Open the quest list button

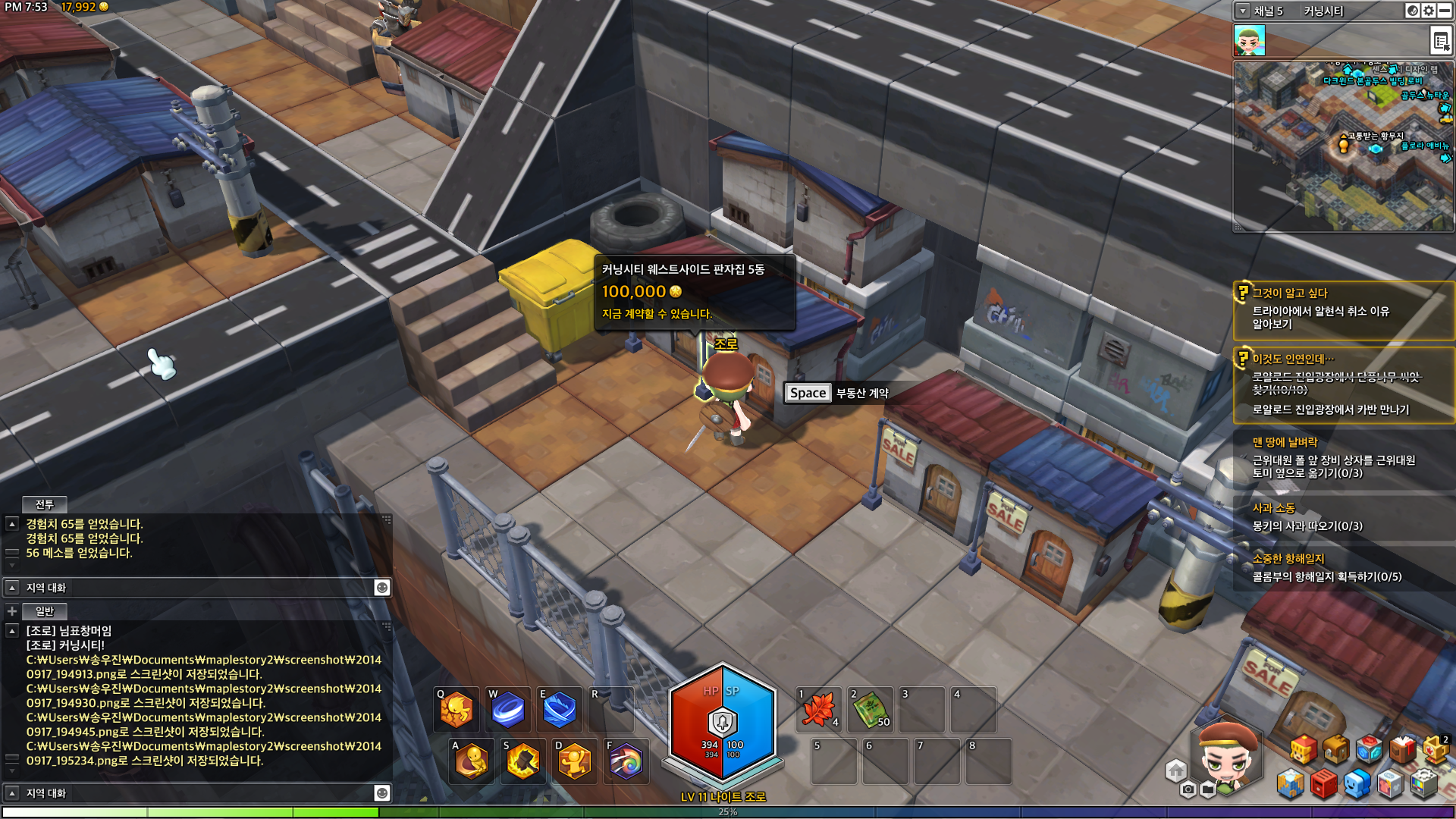coord(1440,41)
